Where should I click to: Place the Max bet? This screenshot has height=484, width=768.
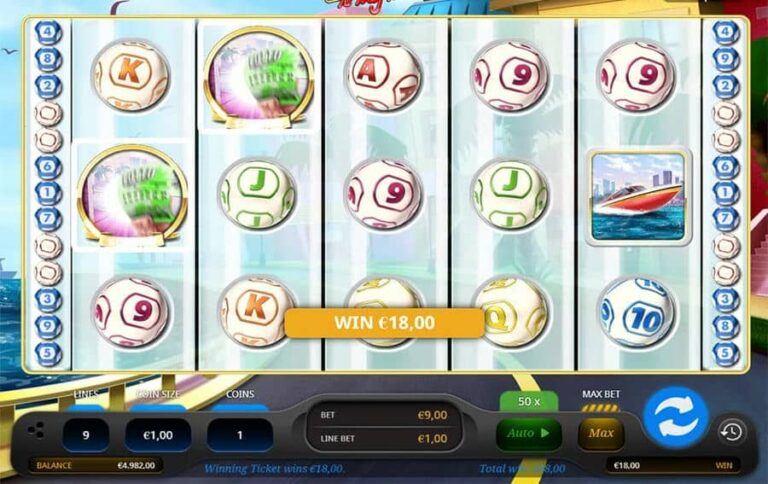click(601, 434)
